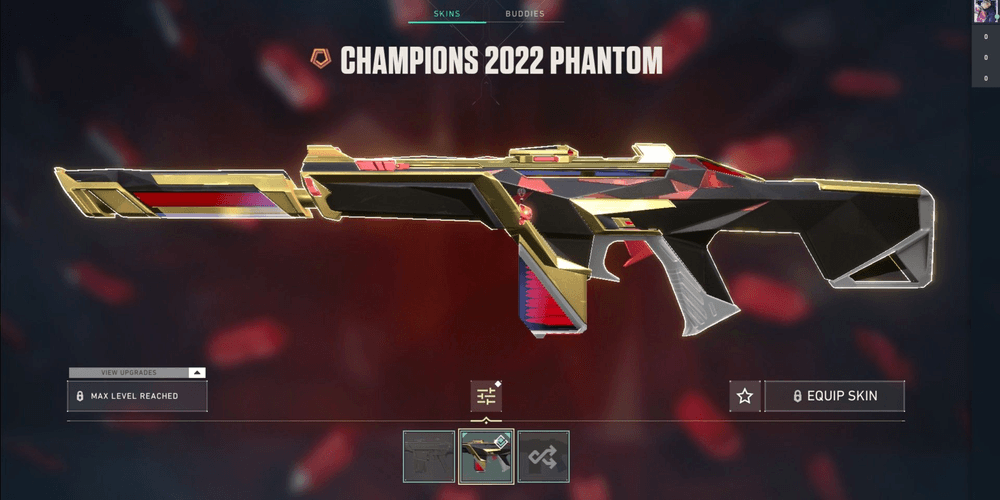This screenshot has height=500, width=1000.
Task: Open the player avatar in the corner
Action: click(x=985, y=11)
